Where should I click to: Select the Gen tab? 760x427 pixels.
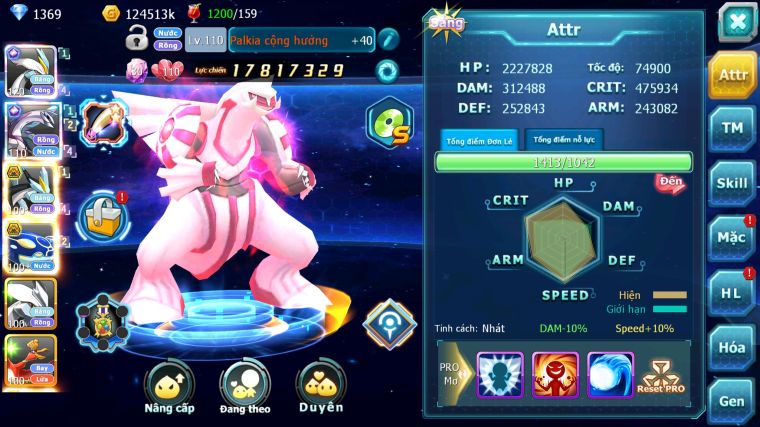732,401
